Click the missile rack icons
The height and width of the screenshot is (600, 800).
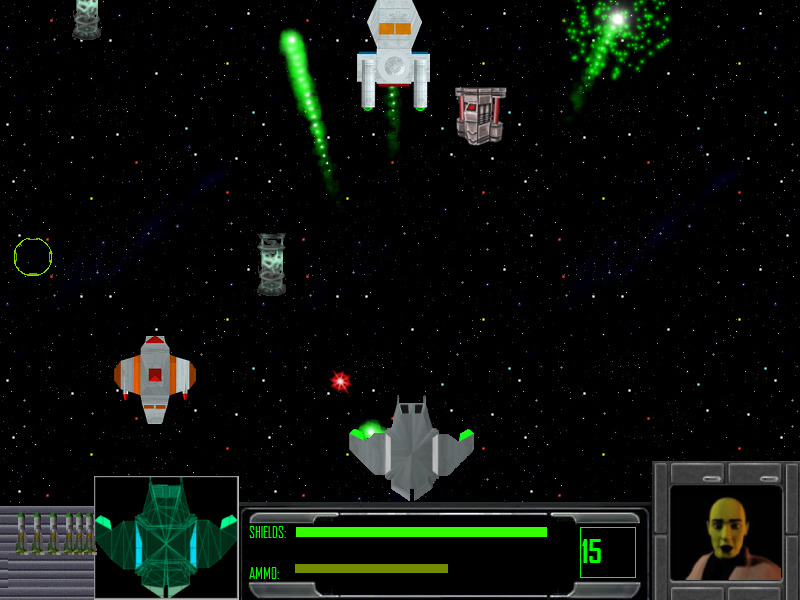click(54, 533)
